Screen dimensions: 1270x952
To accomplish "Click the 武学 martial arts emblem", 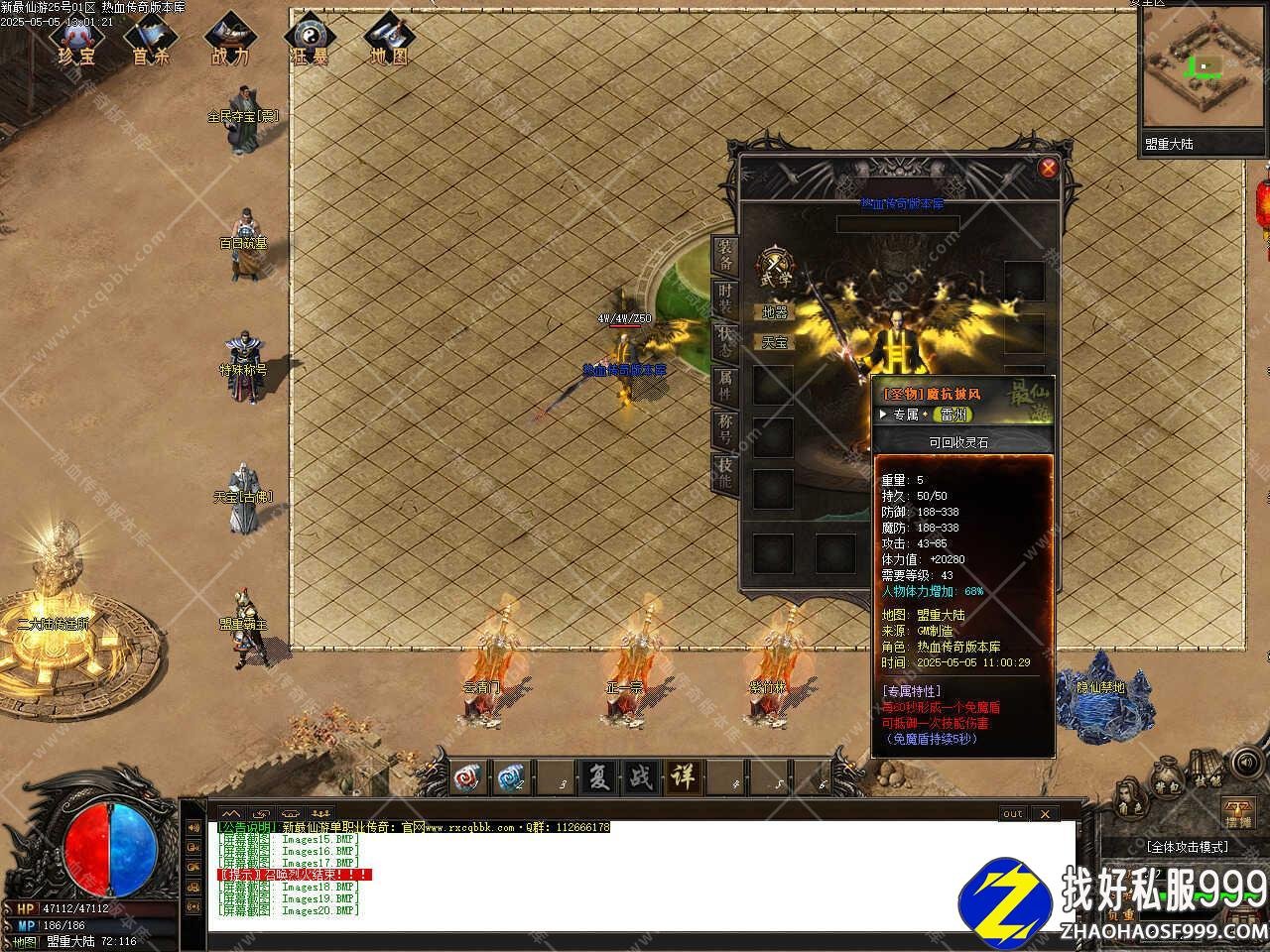I will point(776,266).
